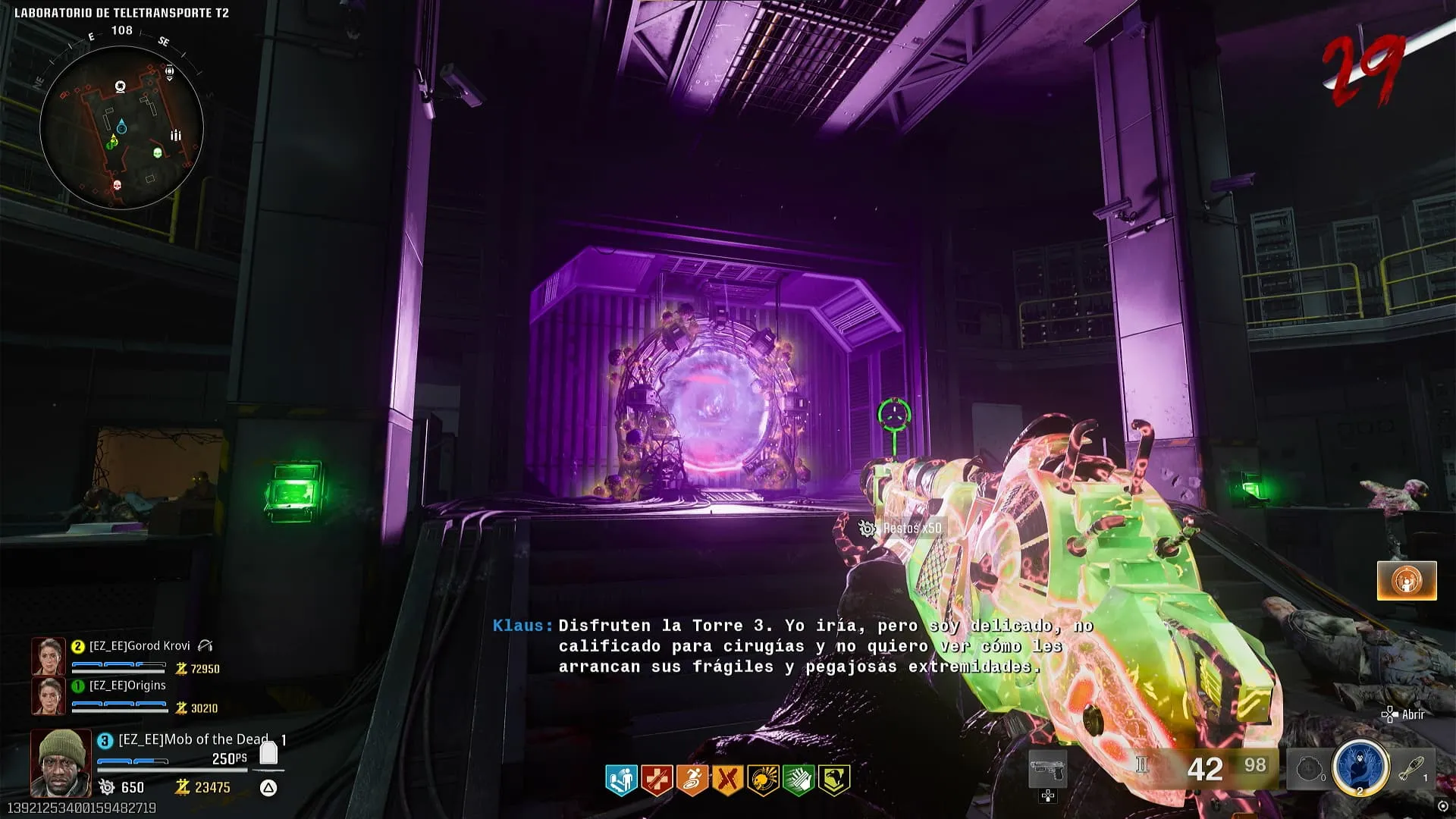
Task: Select the crossed pistols perk icon
Action: coord(727,780)
